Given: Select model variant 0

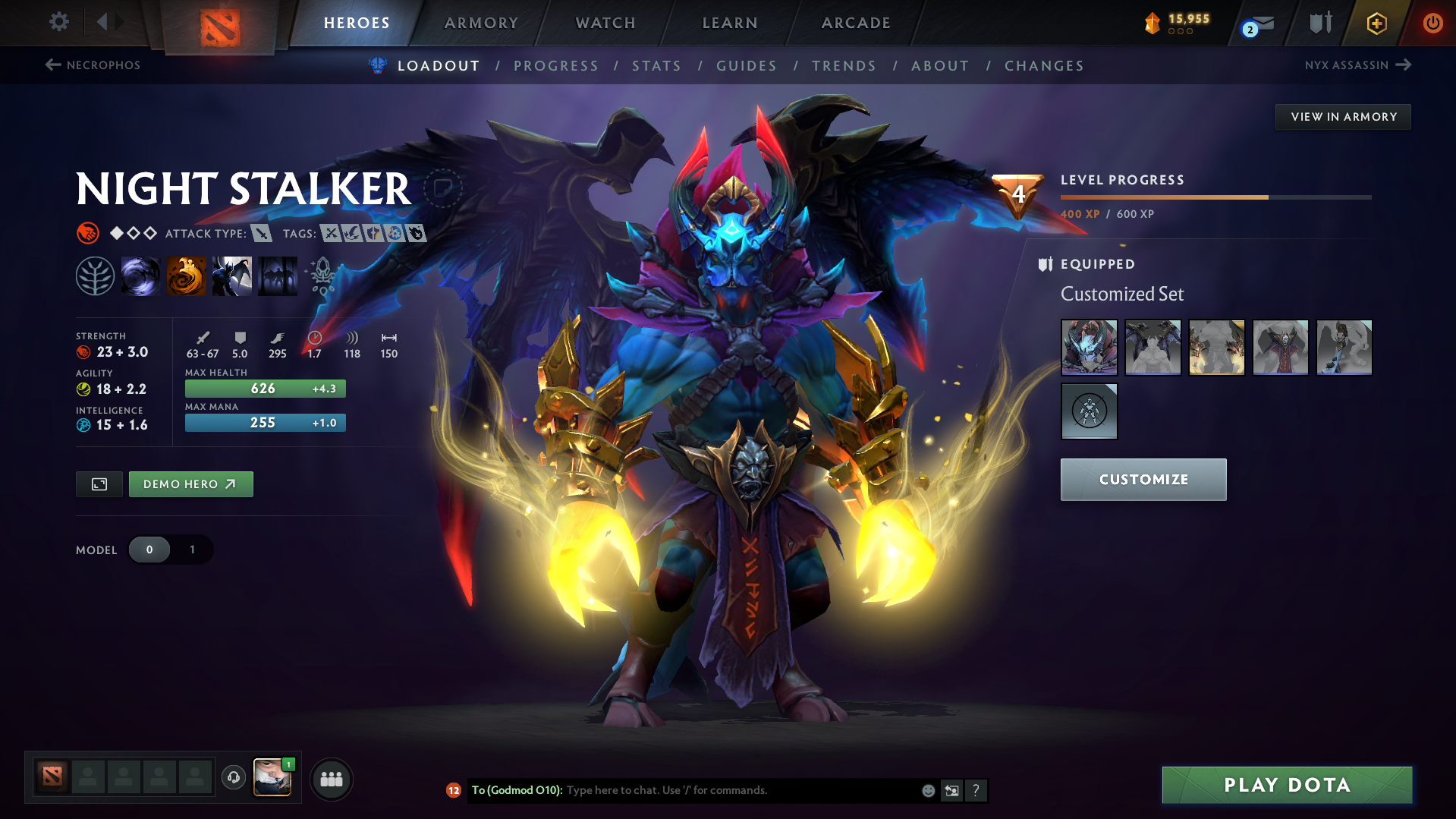Looking at the screenshot, I should coord(149,550).
